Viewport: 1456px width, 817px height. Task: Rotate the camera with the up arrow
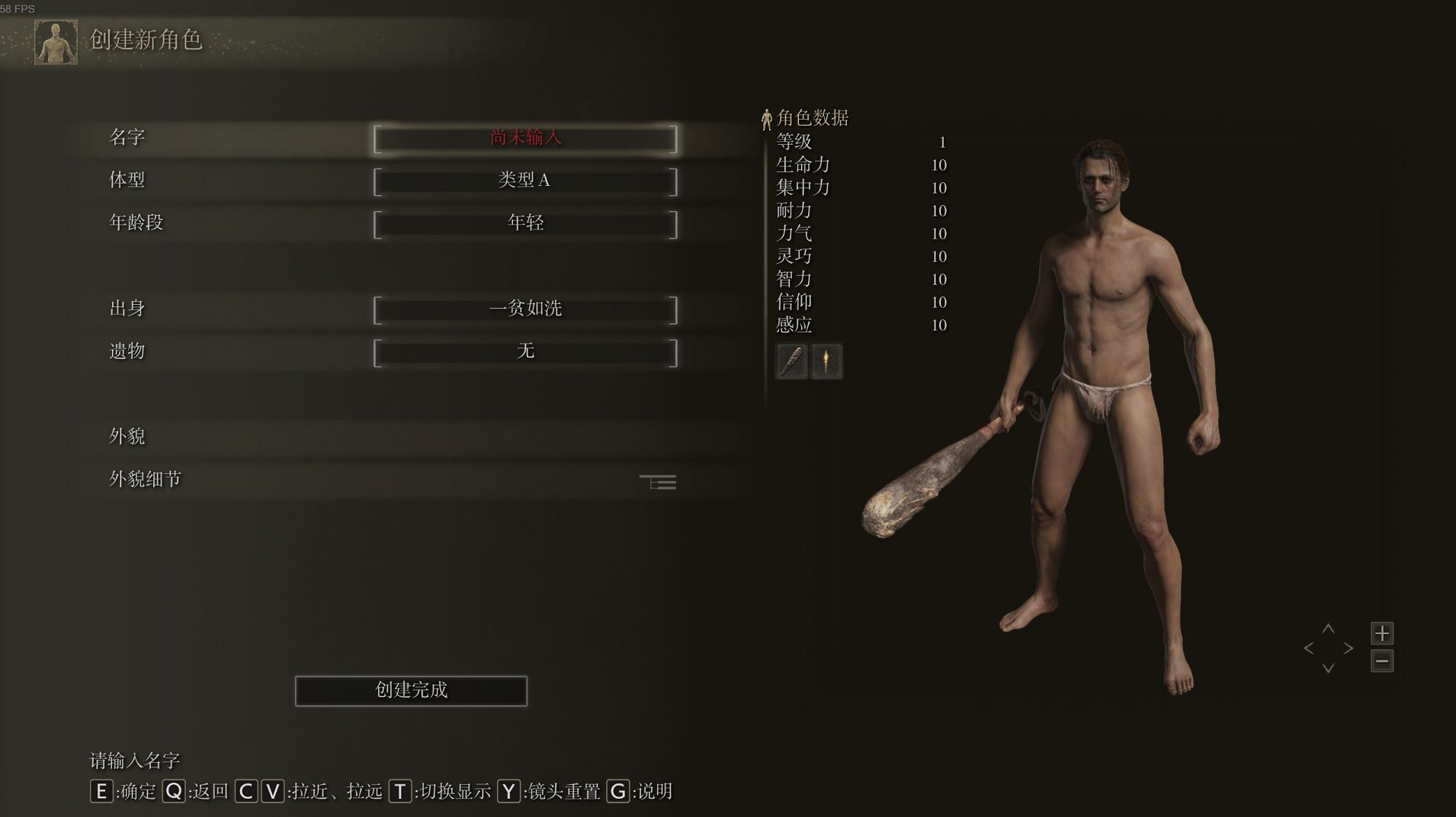click(x=1328, y=629)
